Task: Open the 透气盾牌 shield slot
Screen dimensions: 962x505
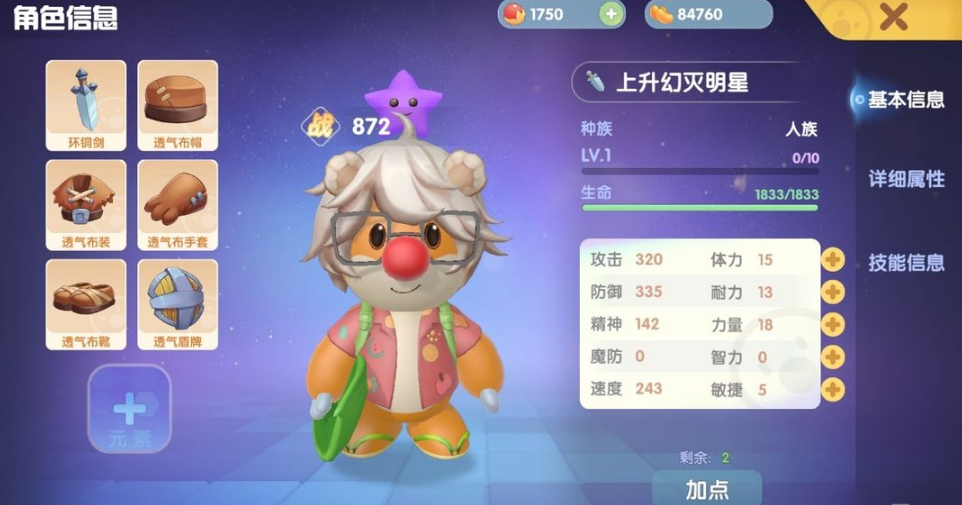Action: tap(178, 304)
